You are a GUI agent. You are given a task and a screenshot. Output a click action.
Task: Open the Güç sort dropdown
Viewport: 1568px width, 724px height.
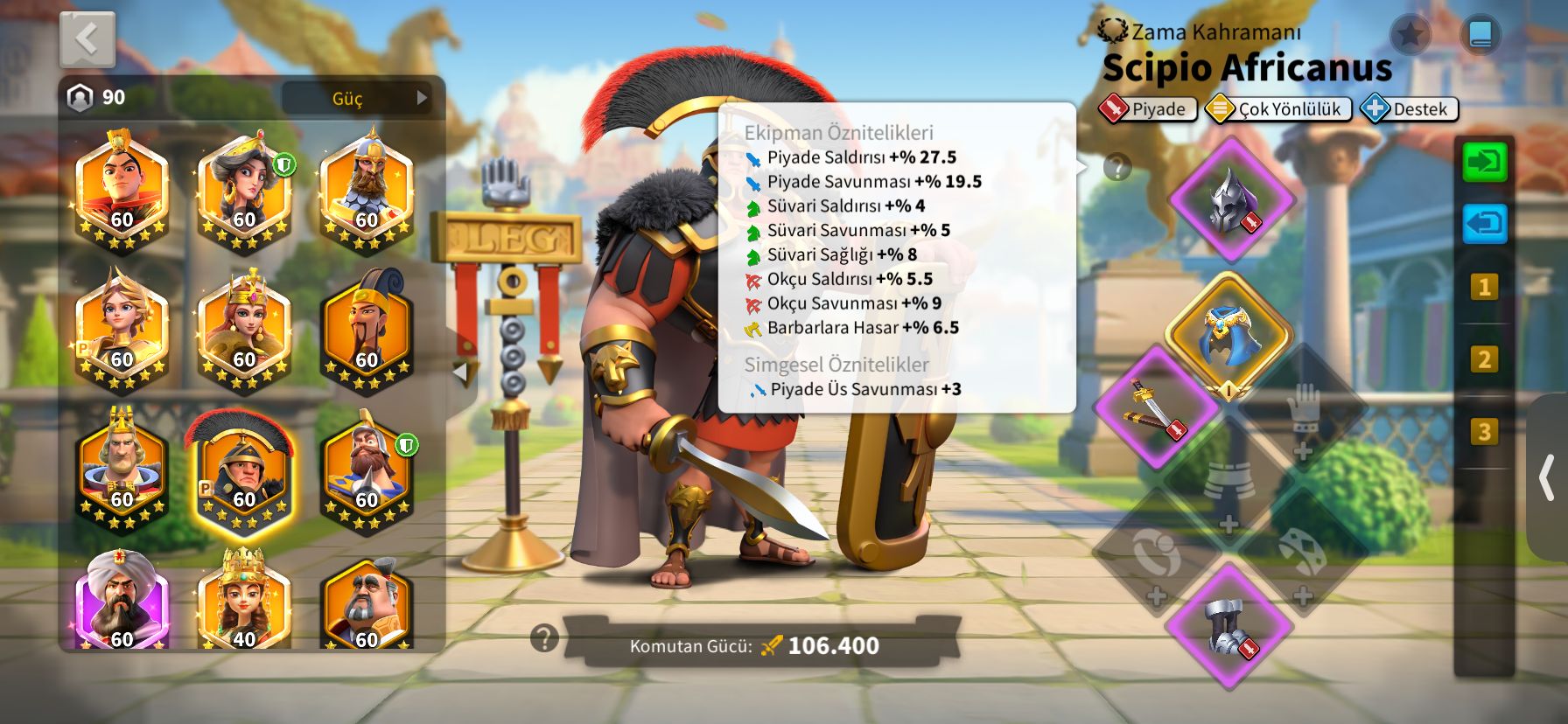point(362,98)
